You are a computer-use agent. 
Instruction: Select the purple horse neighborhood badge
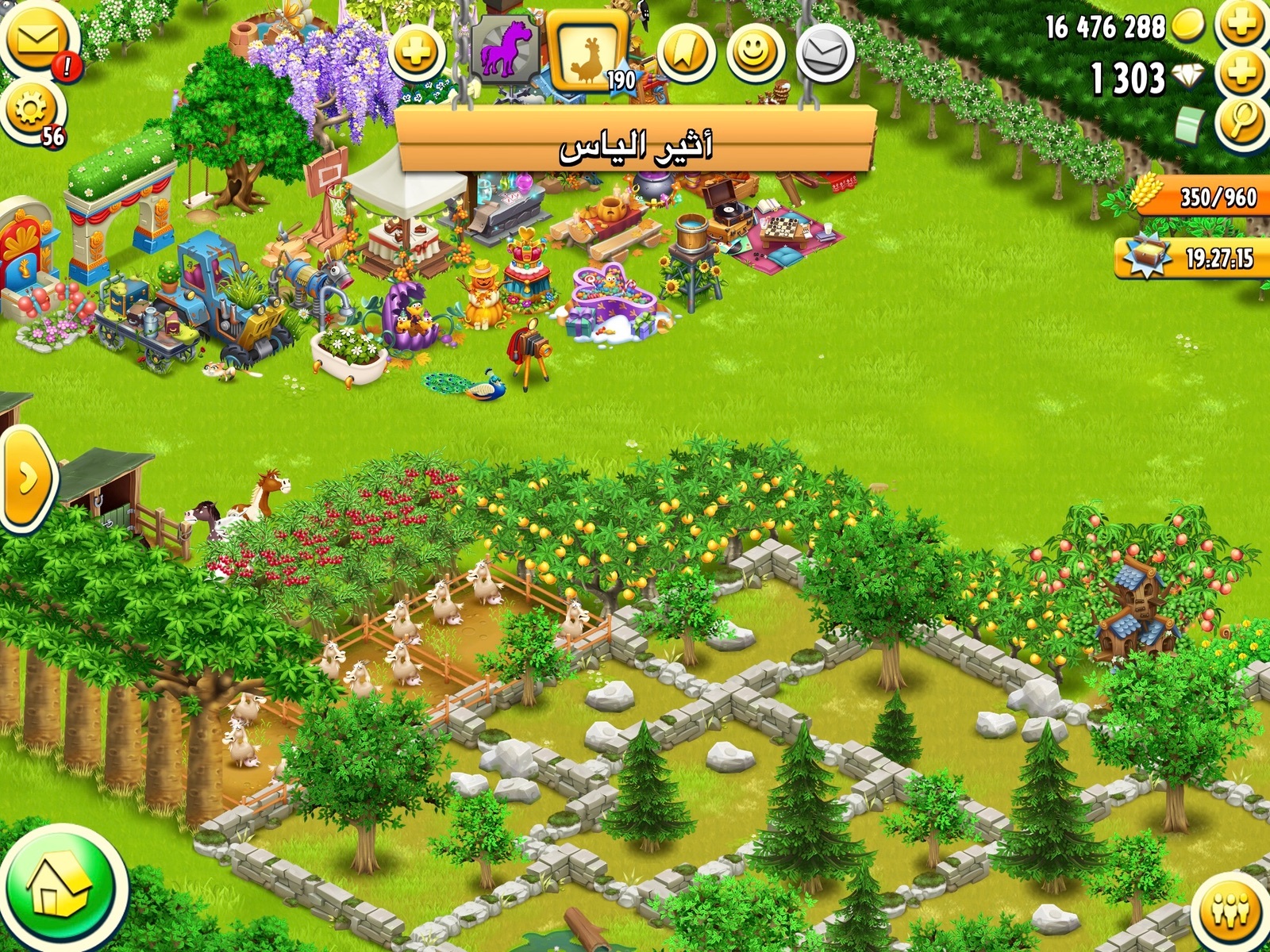click(505, 49)
